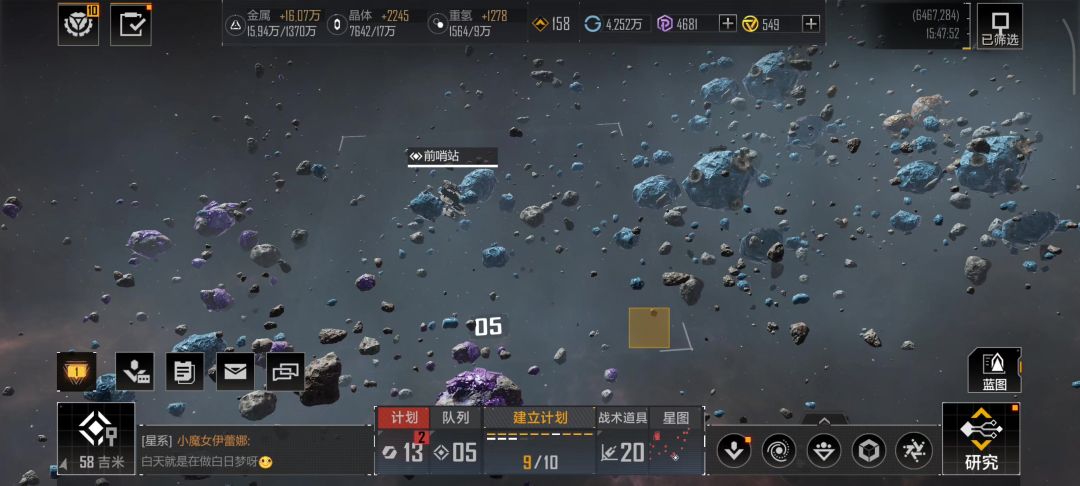Viewport: 1080px width, 486px height.
Task: Expand the bottom toolbar up arrow
Action: 822,421
